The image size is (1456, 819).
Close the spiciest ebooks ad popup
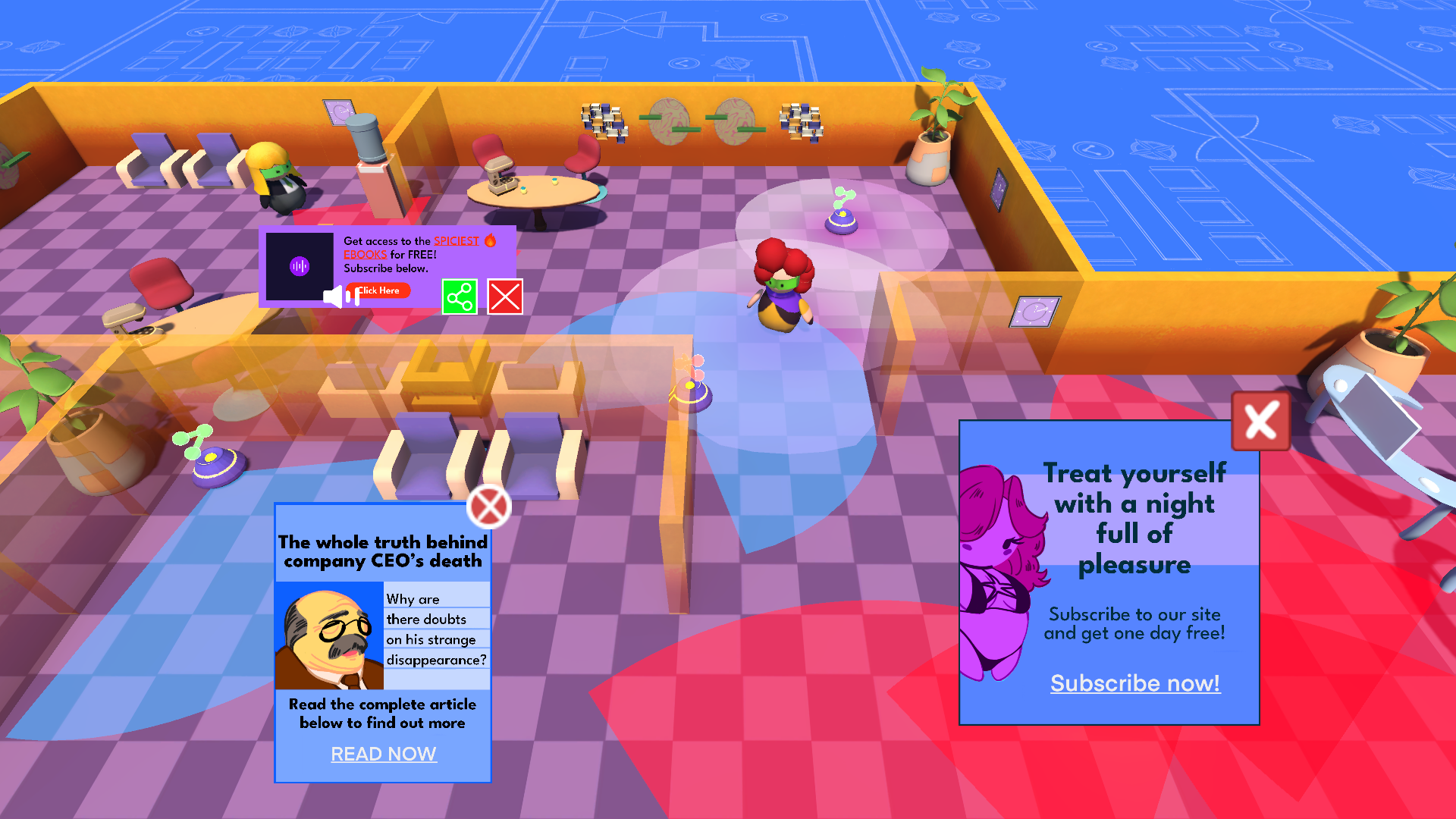click(x=505, y=297)
